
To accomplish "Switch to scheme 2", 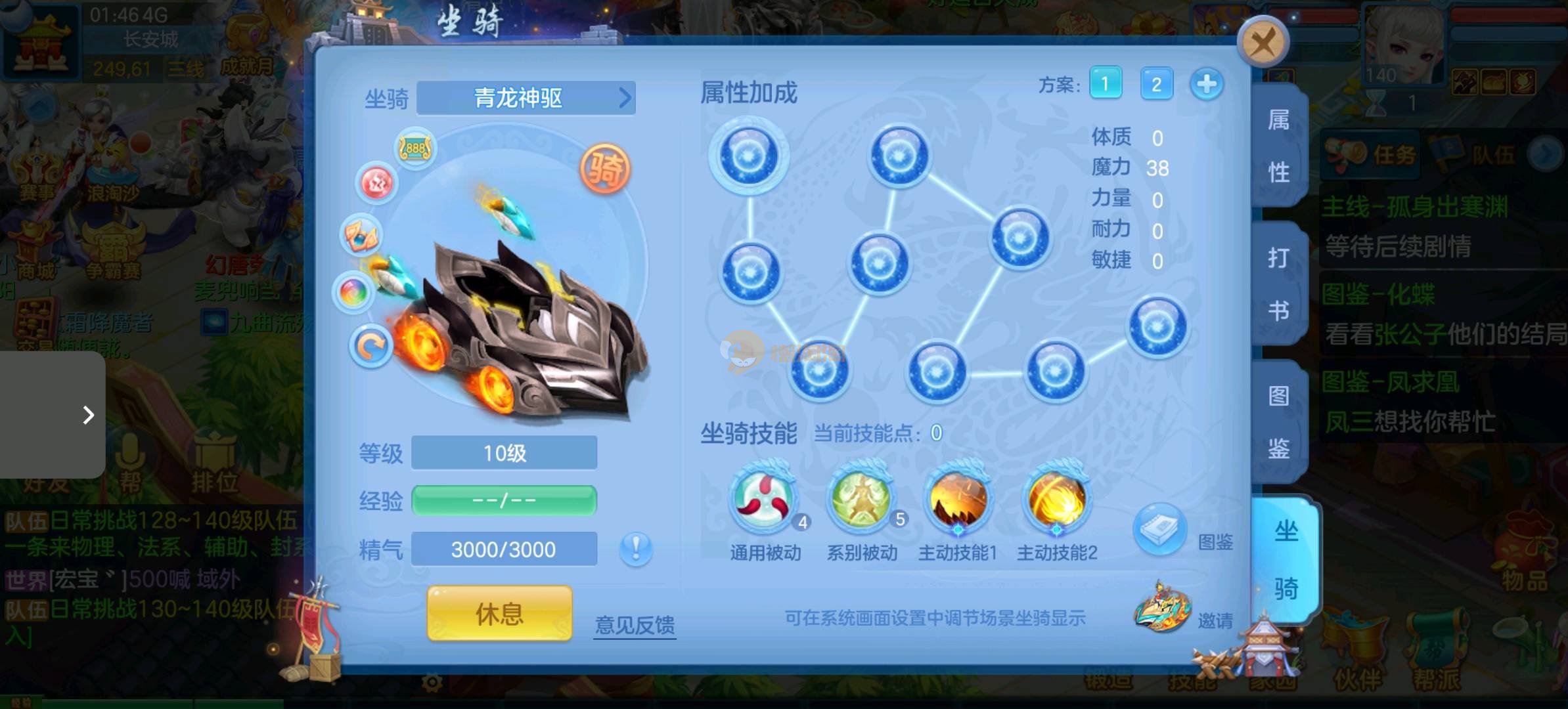I will pyautogui.click(x=1156, y=84).
